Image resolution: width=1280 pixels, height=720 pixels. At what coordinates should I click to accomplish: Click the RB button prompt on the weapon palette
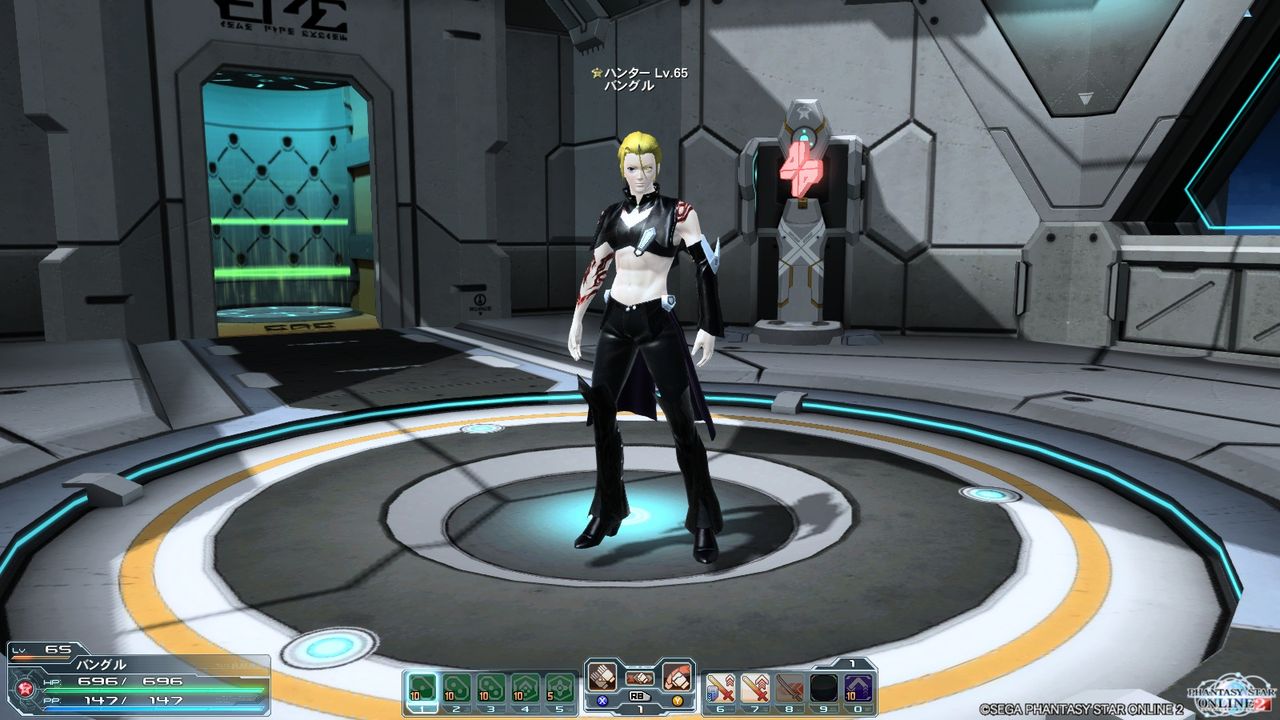tap(640, 697)
